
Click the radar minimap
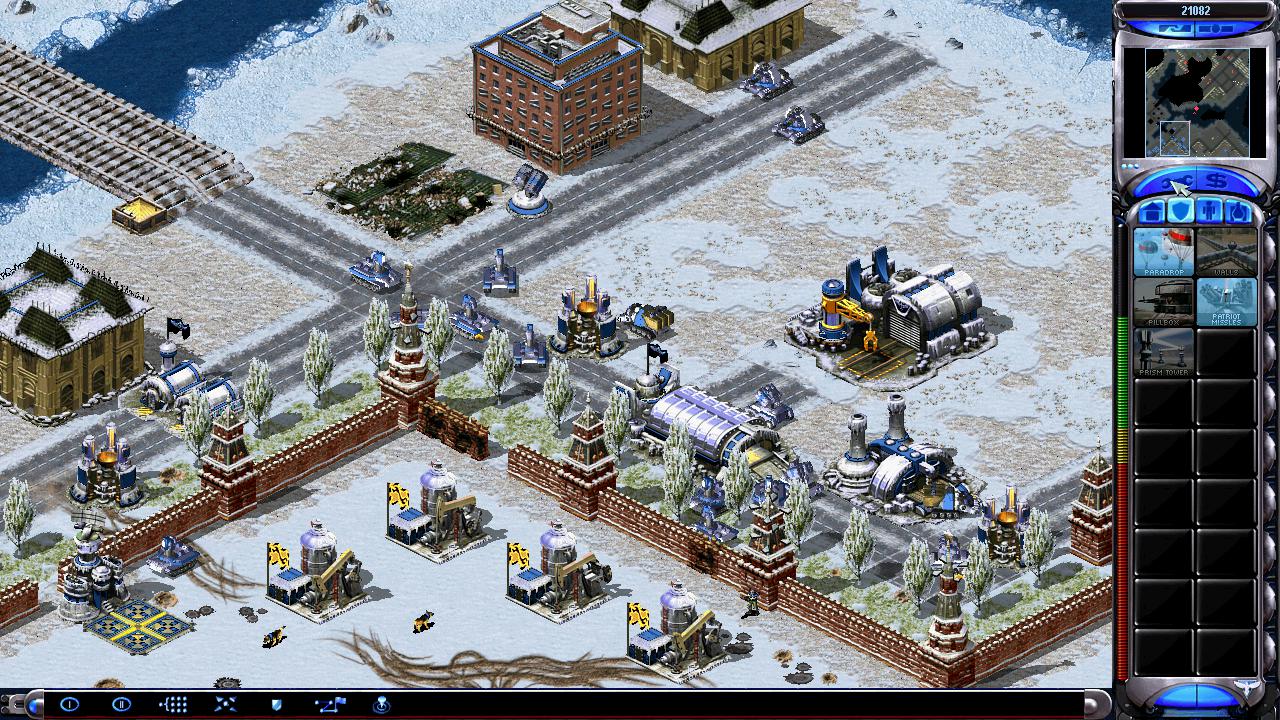[1186, 102]
